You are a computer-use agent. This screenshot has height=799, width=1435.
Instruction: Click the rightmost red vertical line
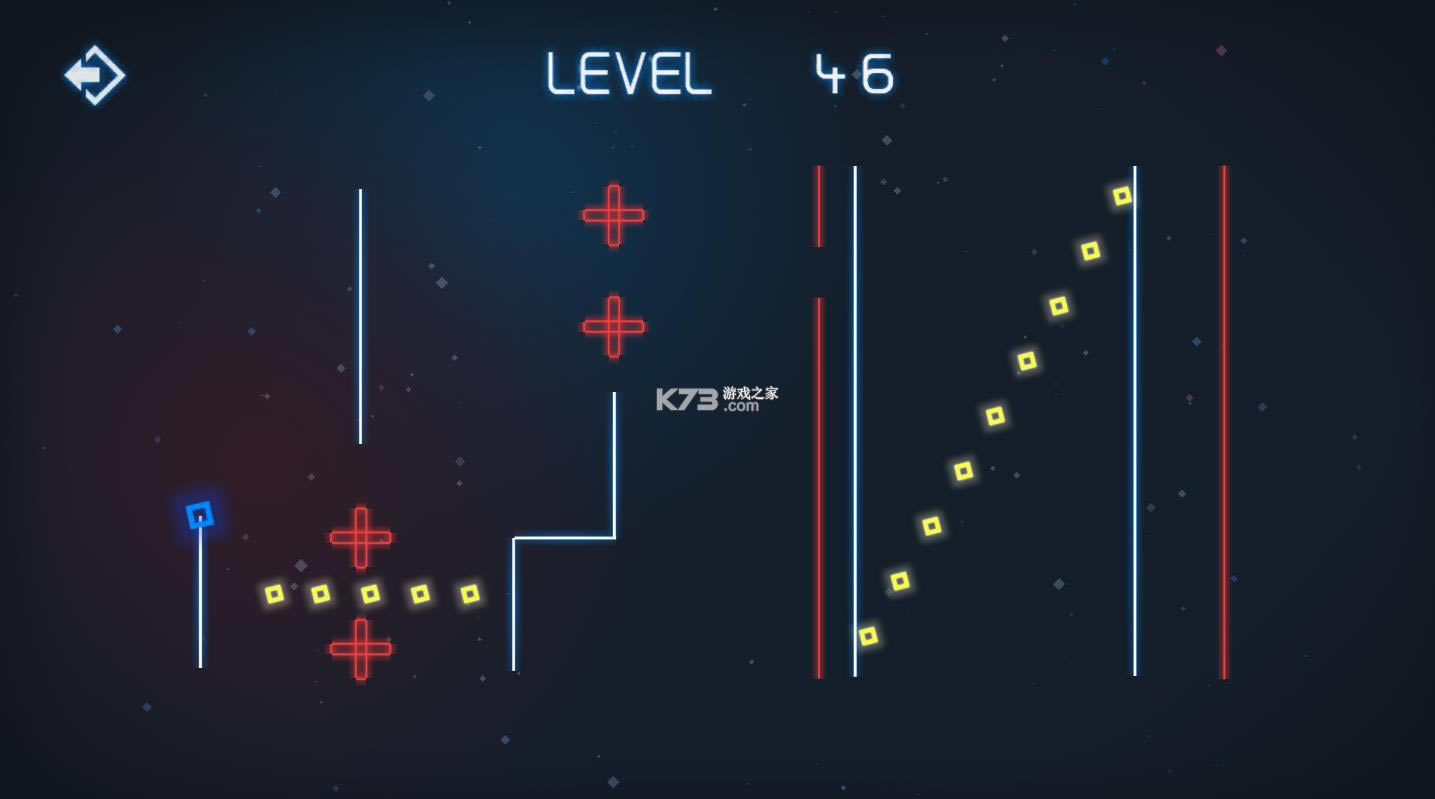(1225, 420)
